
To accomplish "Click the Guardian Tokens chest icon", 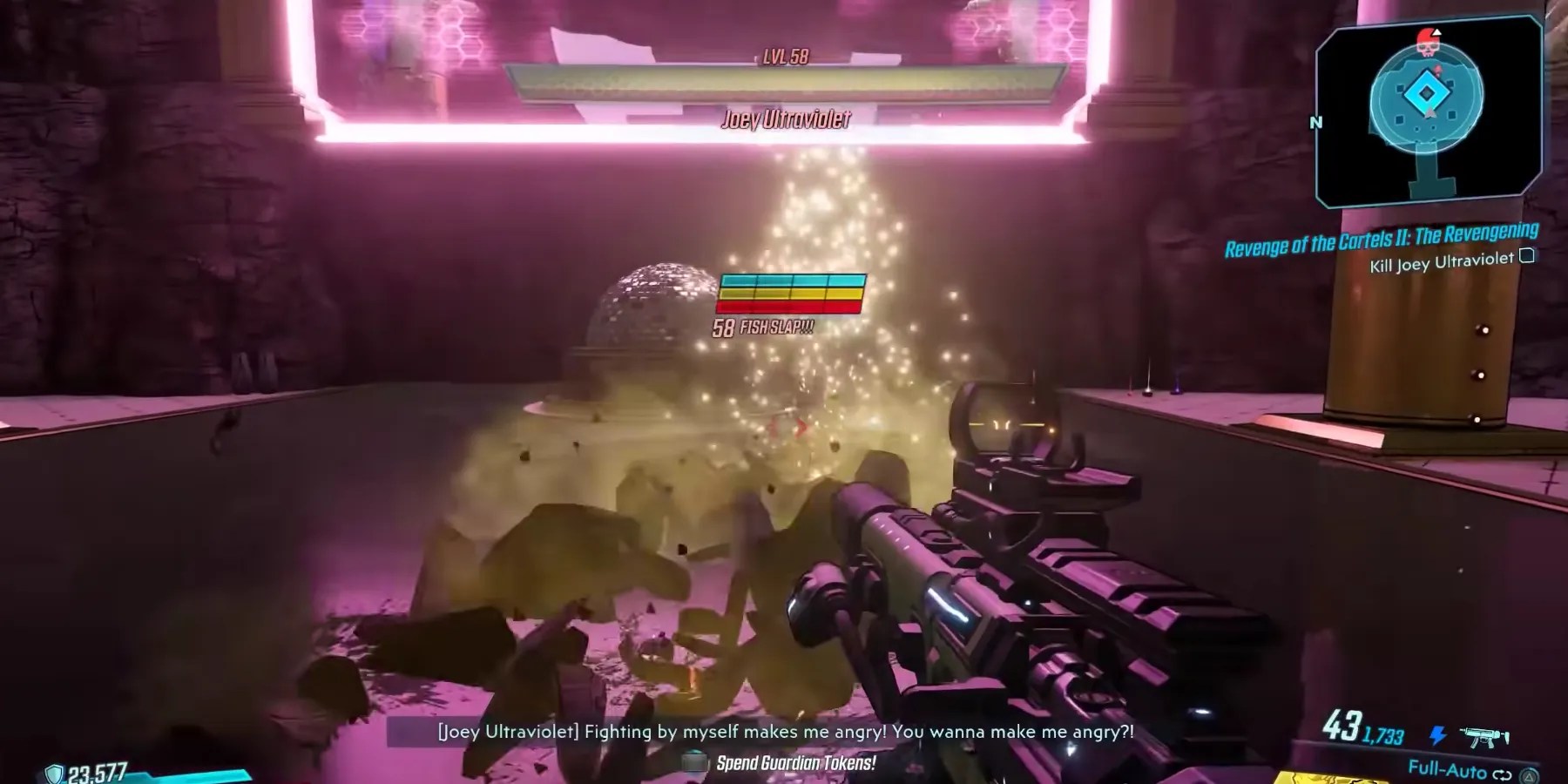I will click(x=695, y=760).
